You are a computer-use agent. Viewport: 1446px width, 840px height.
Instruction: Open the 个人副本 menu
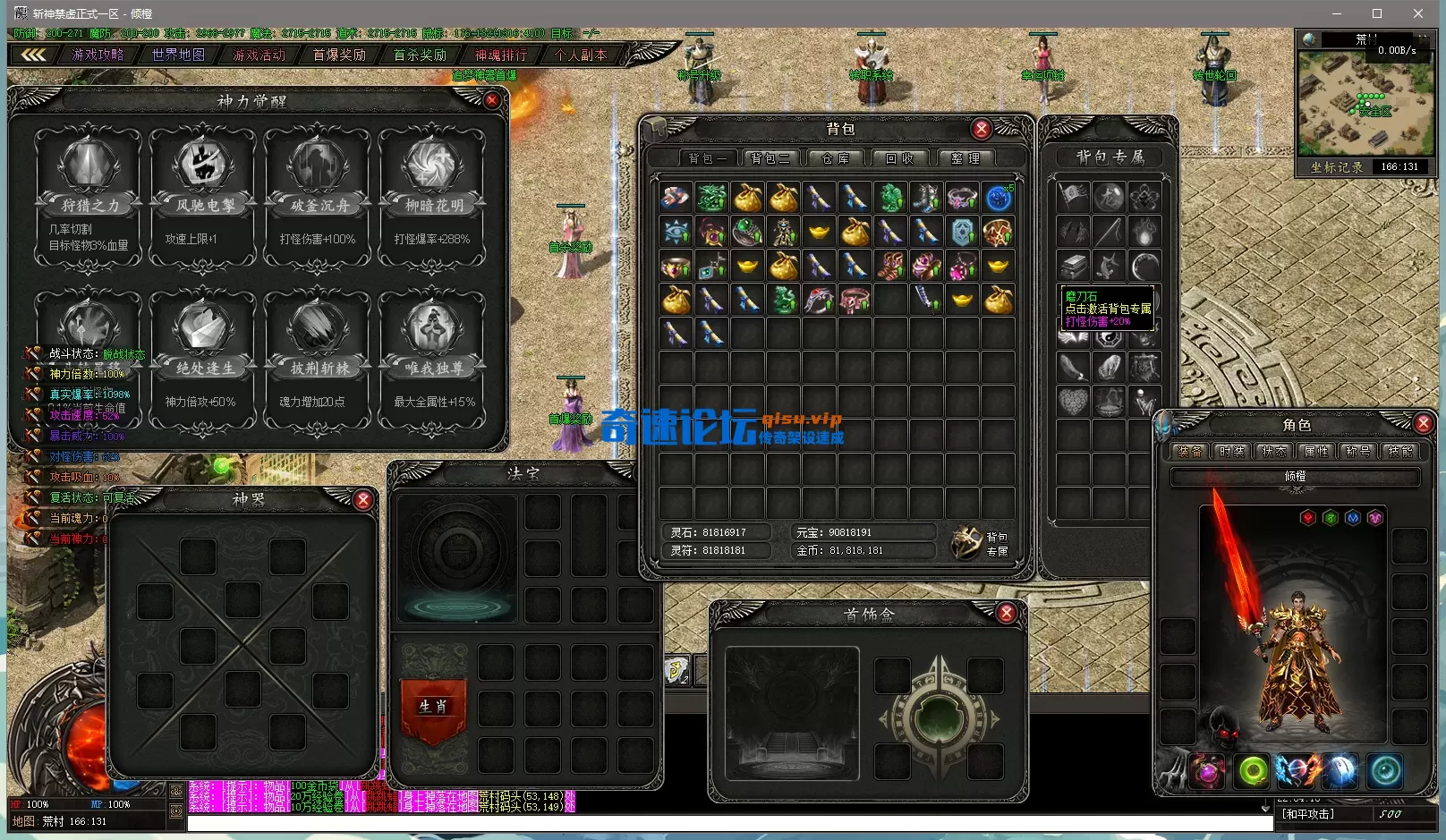[581, 54]
